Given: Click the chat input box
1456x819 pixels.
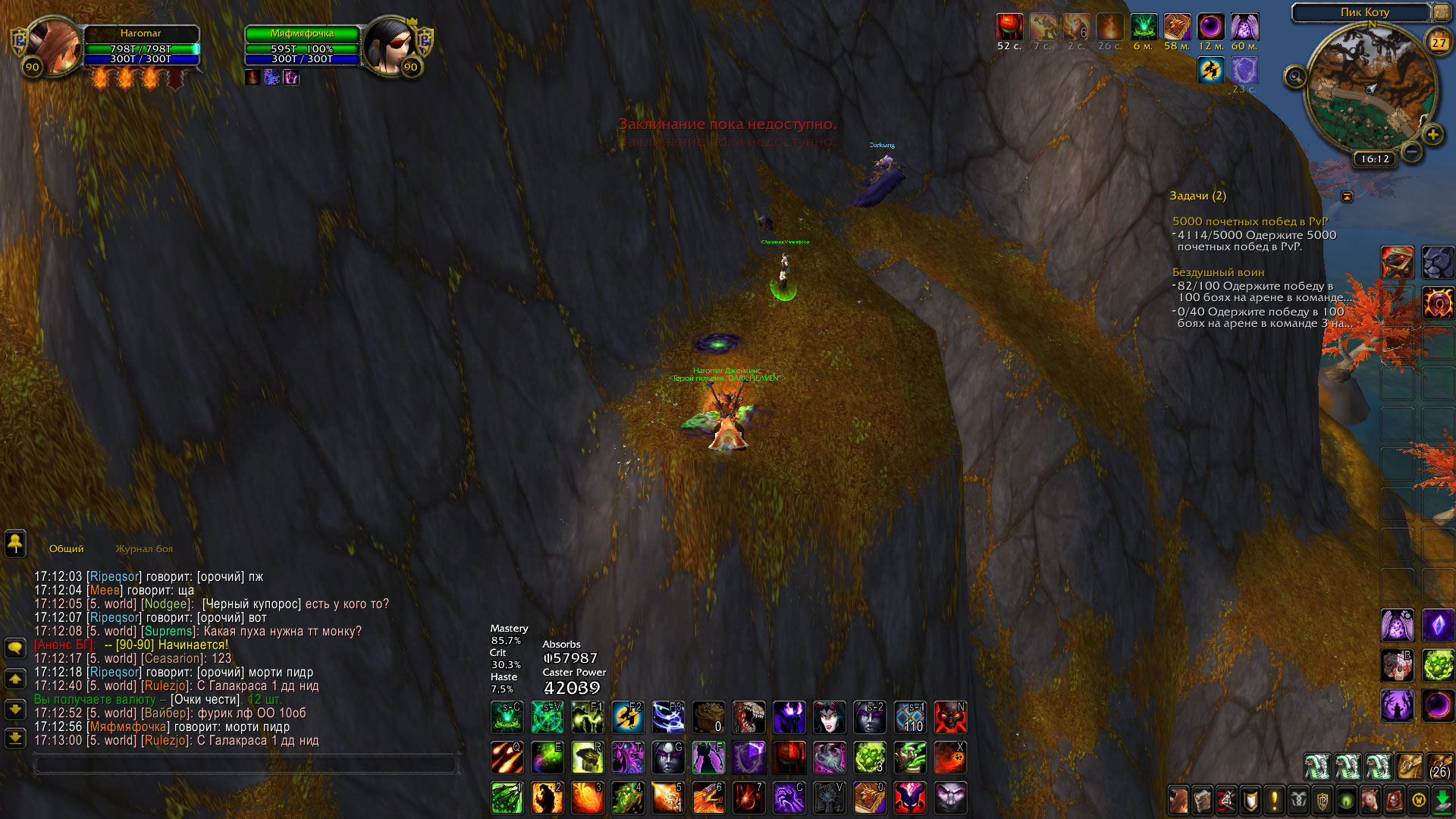Looking at the screenshot, I should tap(246, 765).
